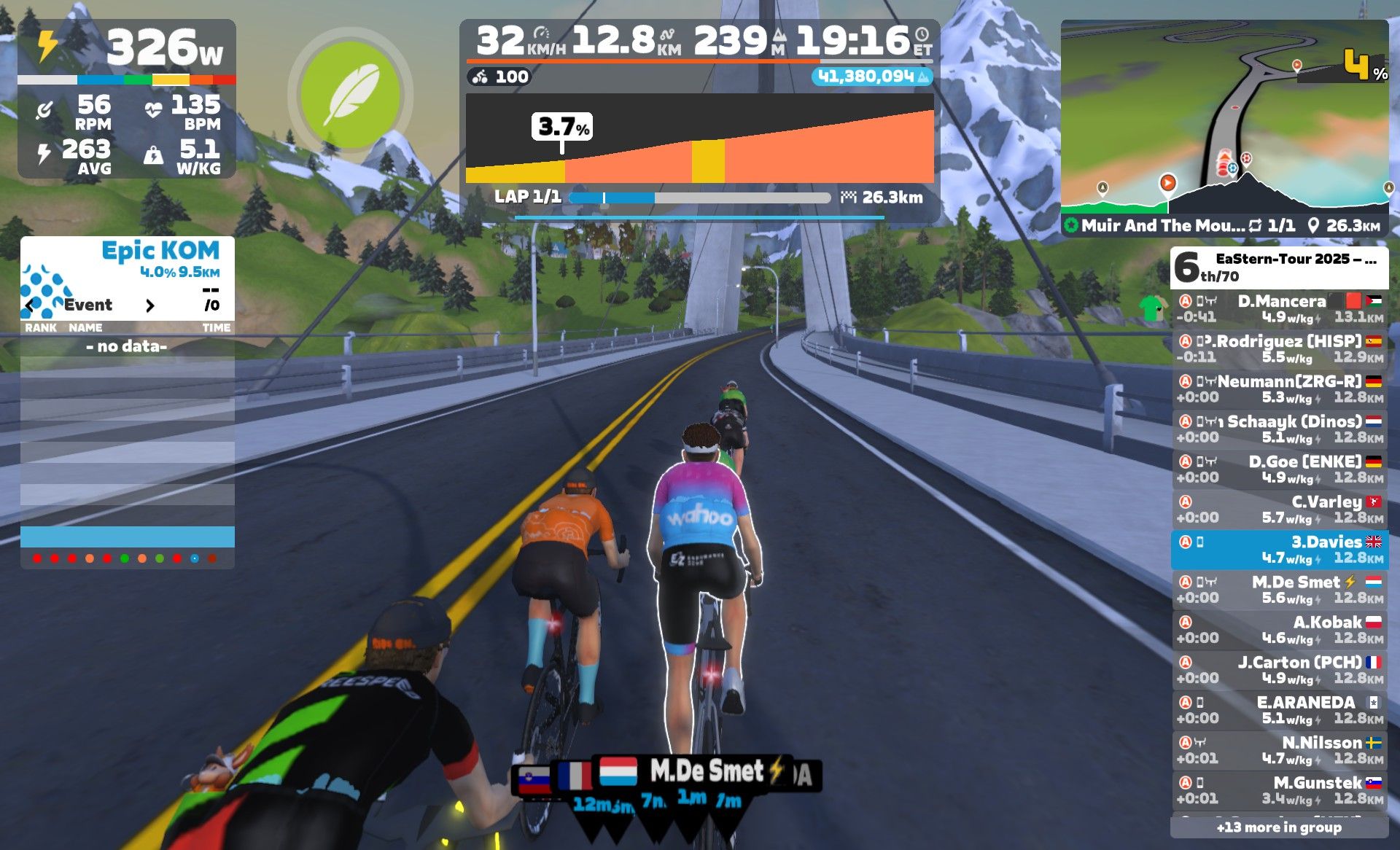
Task: Select rider J.Carton (PCH) row
Action: pos(1280,669)
